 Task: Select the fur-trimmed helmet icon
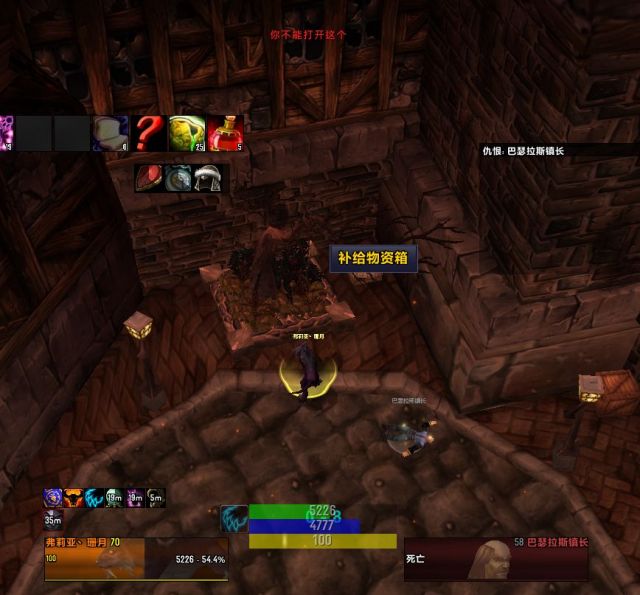pos(207,178)
